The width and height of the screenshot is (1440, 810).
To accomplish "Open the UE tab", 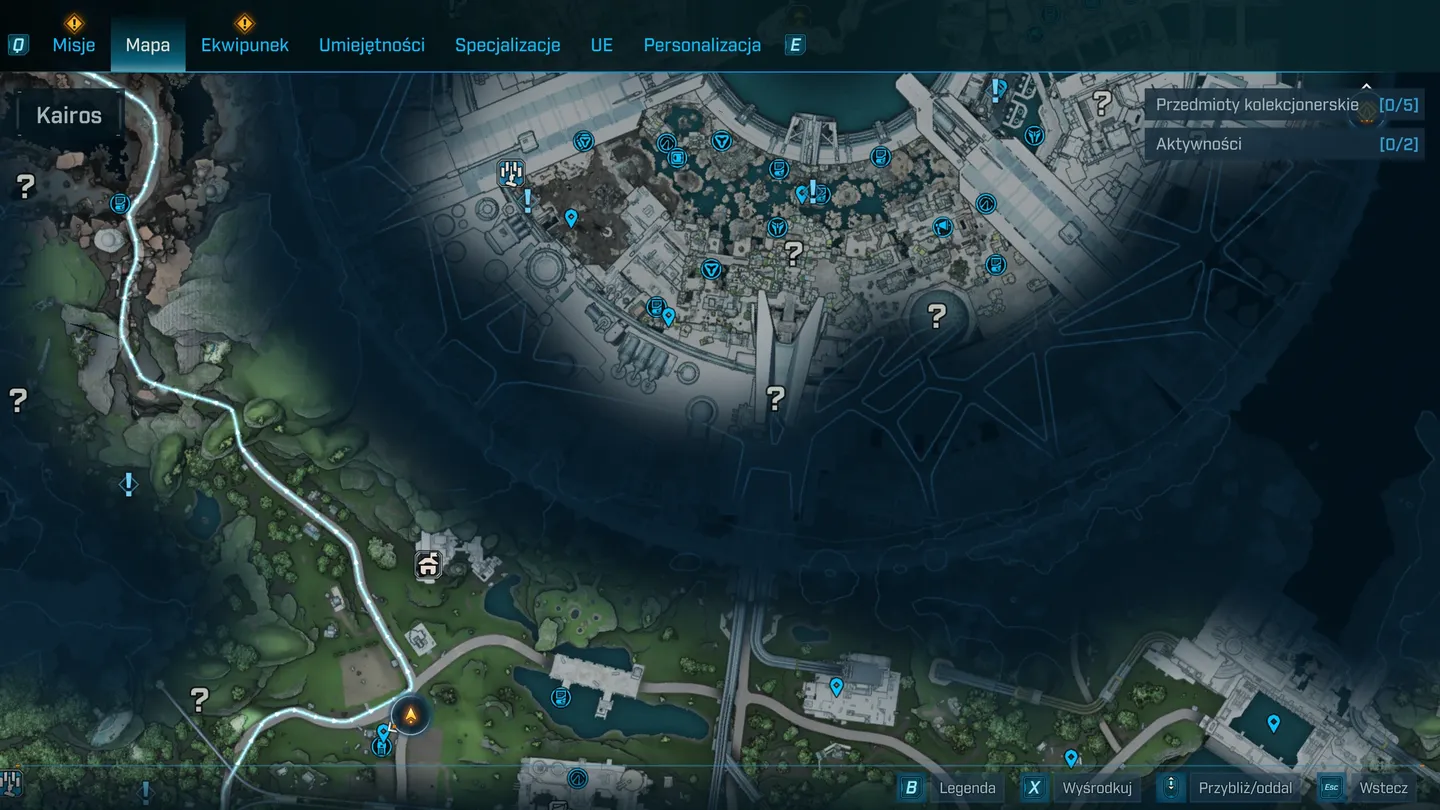I will coord(601,45).
